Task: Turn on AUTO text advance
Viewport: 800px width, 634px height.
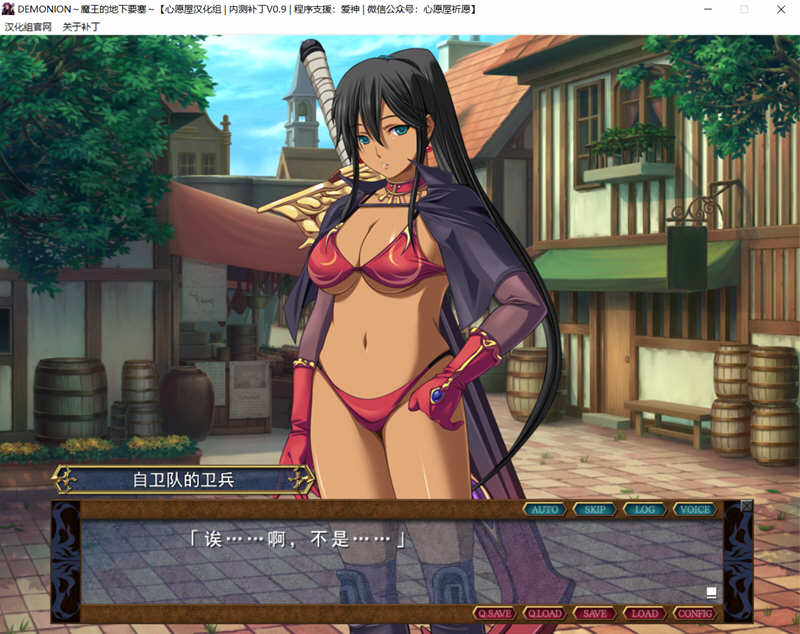Action: tap(545, 509)
